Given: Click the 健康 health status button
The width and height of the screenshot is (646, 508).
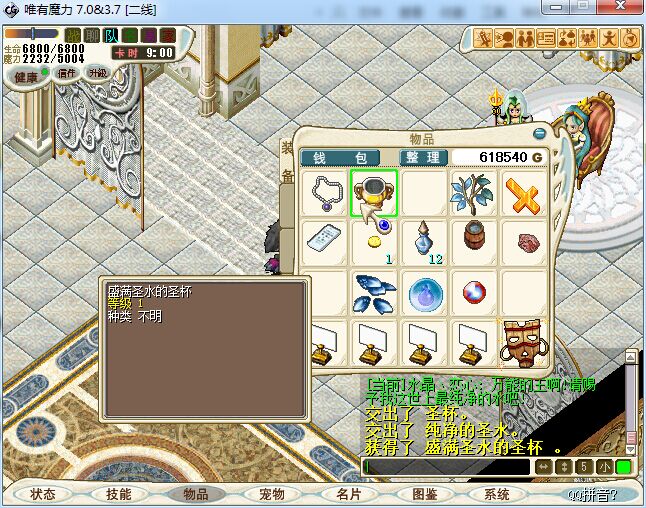Looking at the screenshot, I should (25, 77).
